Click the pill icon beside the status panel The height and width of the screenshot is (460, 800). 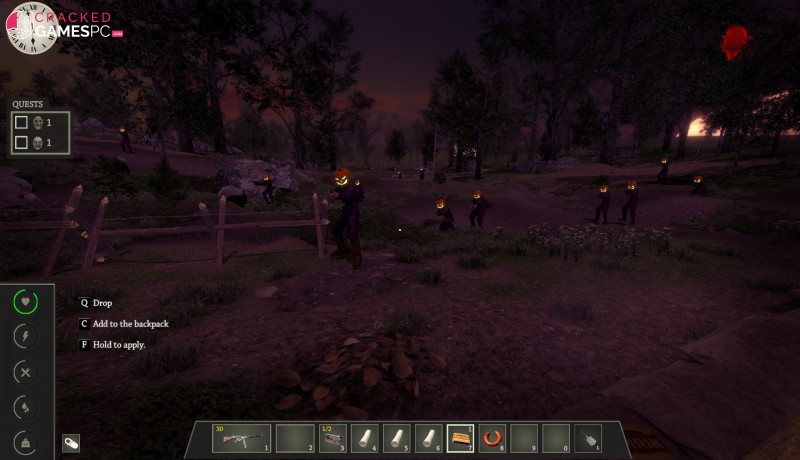coord(71,443)
